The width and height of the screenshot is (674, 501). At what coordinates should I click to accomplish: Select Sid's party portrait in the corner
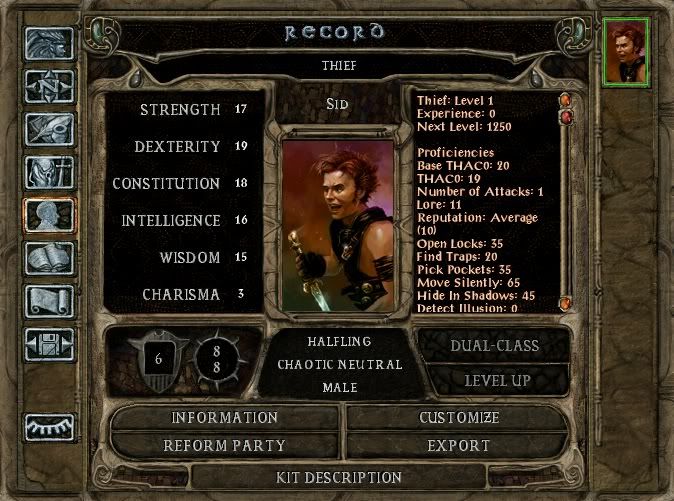pos(628,53)
